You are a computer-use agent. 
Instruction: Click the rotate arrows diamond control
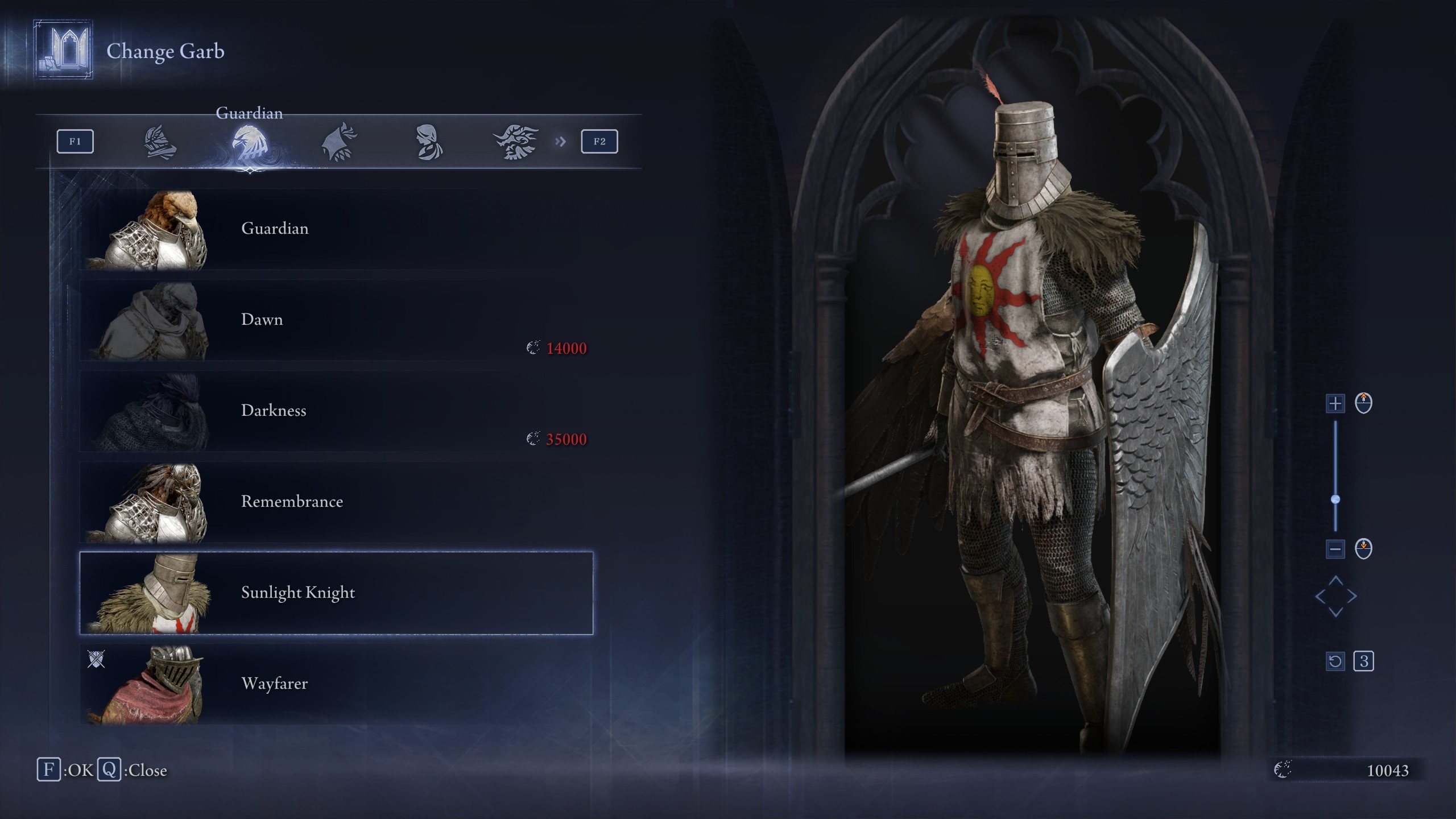1335,597
